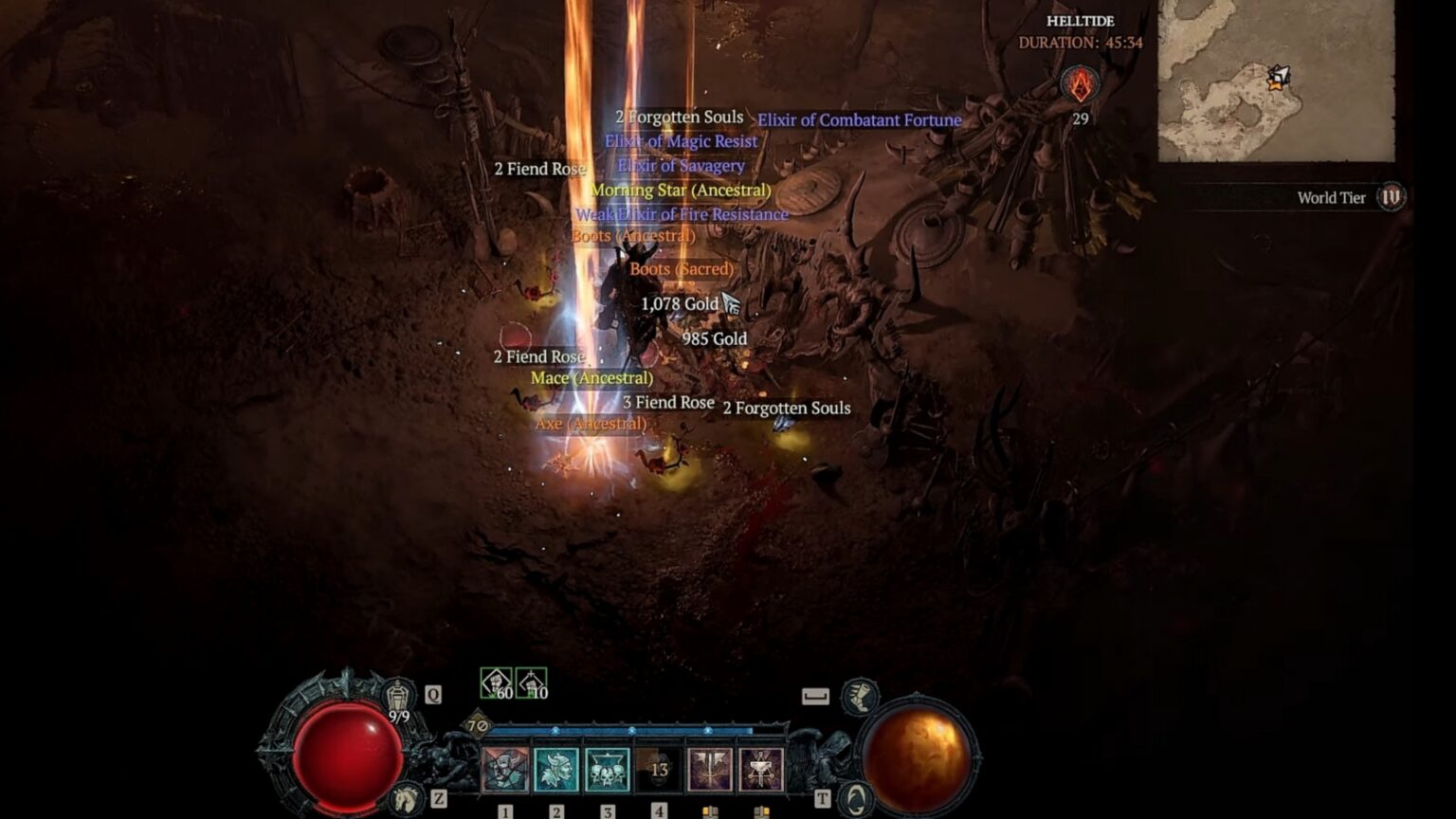This screenshot has width=1456, height=819.
Task: Click the Aberrant Cinders flame icon showing 29
Action: click(1078, 85)
